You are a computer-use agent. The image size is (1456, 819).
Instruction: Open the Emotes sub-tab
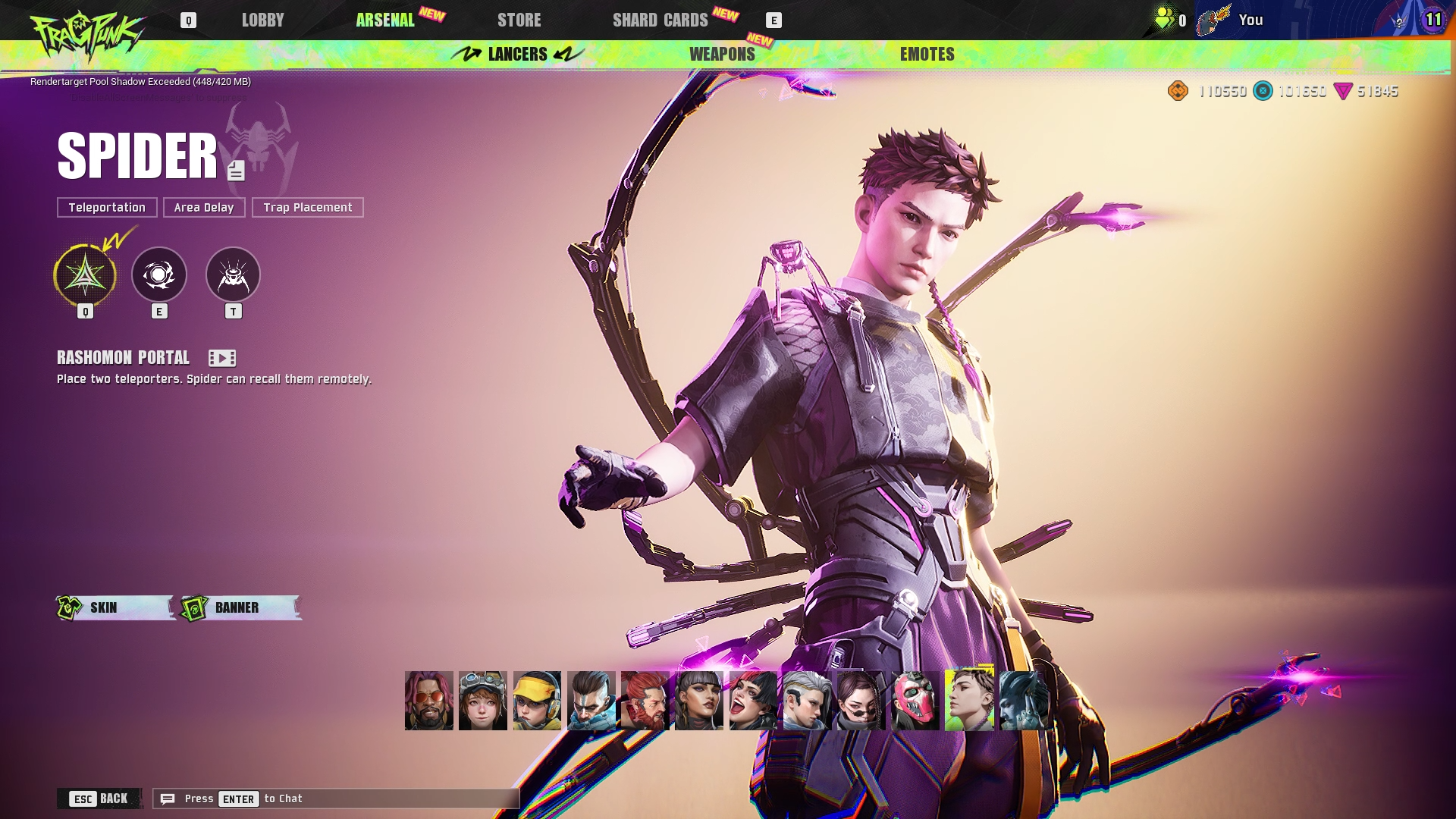[927, 55]
